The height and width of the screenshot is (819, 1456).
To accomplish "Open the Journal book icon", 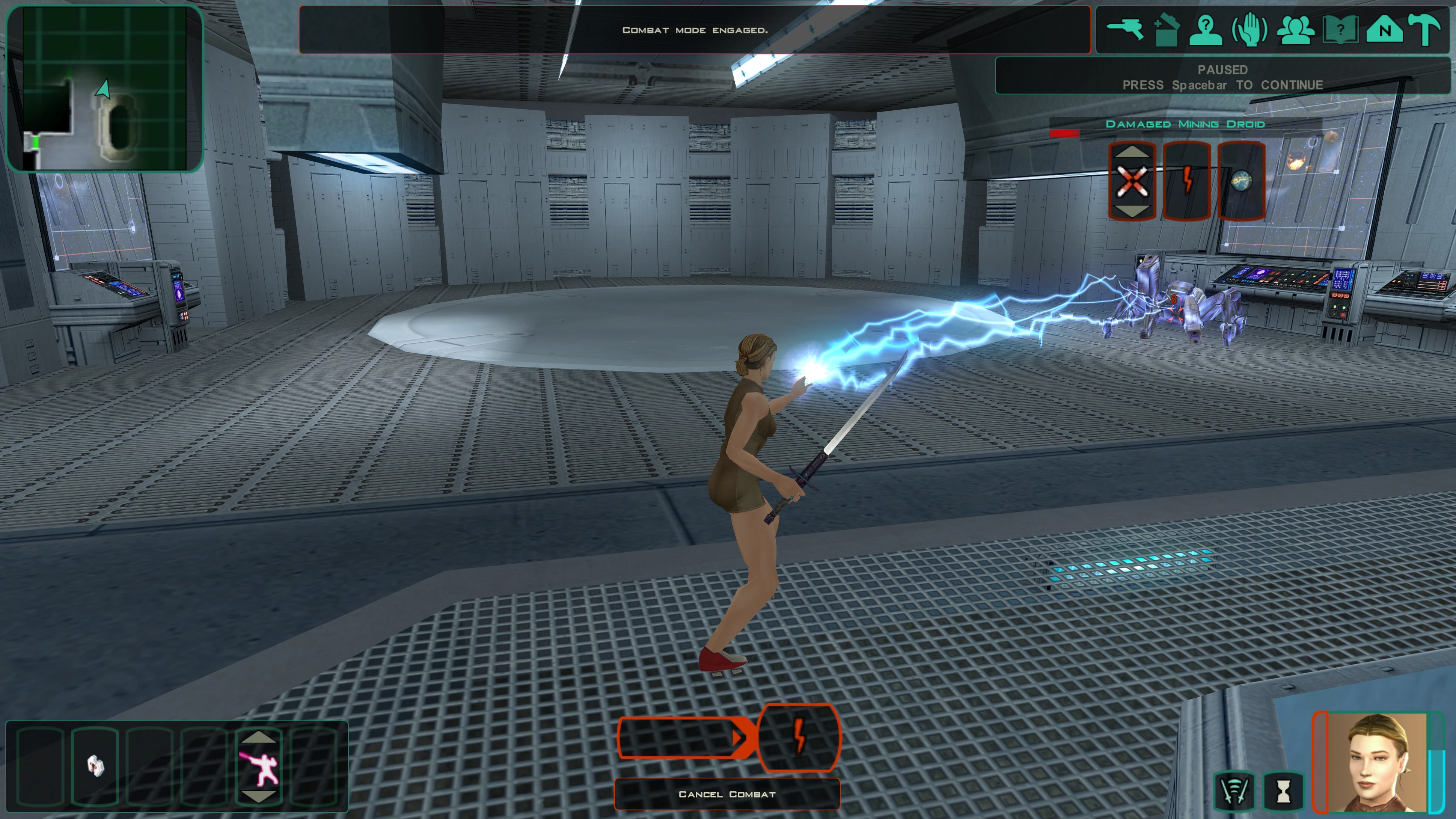I will pos(1340,29).
